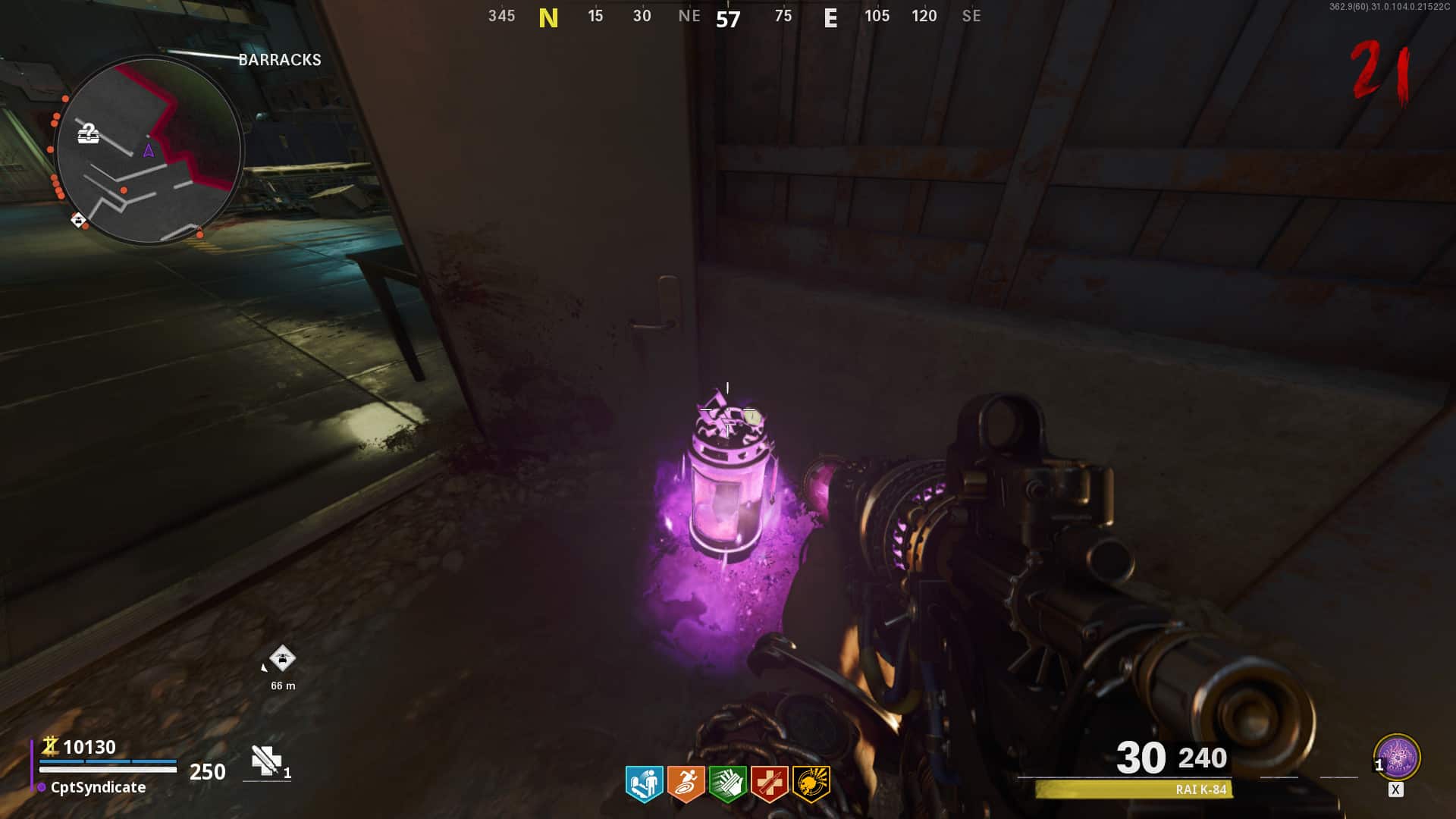Activate the purple field upgrade icon

click(x=1397, y=757)
